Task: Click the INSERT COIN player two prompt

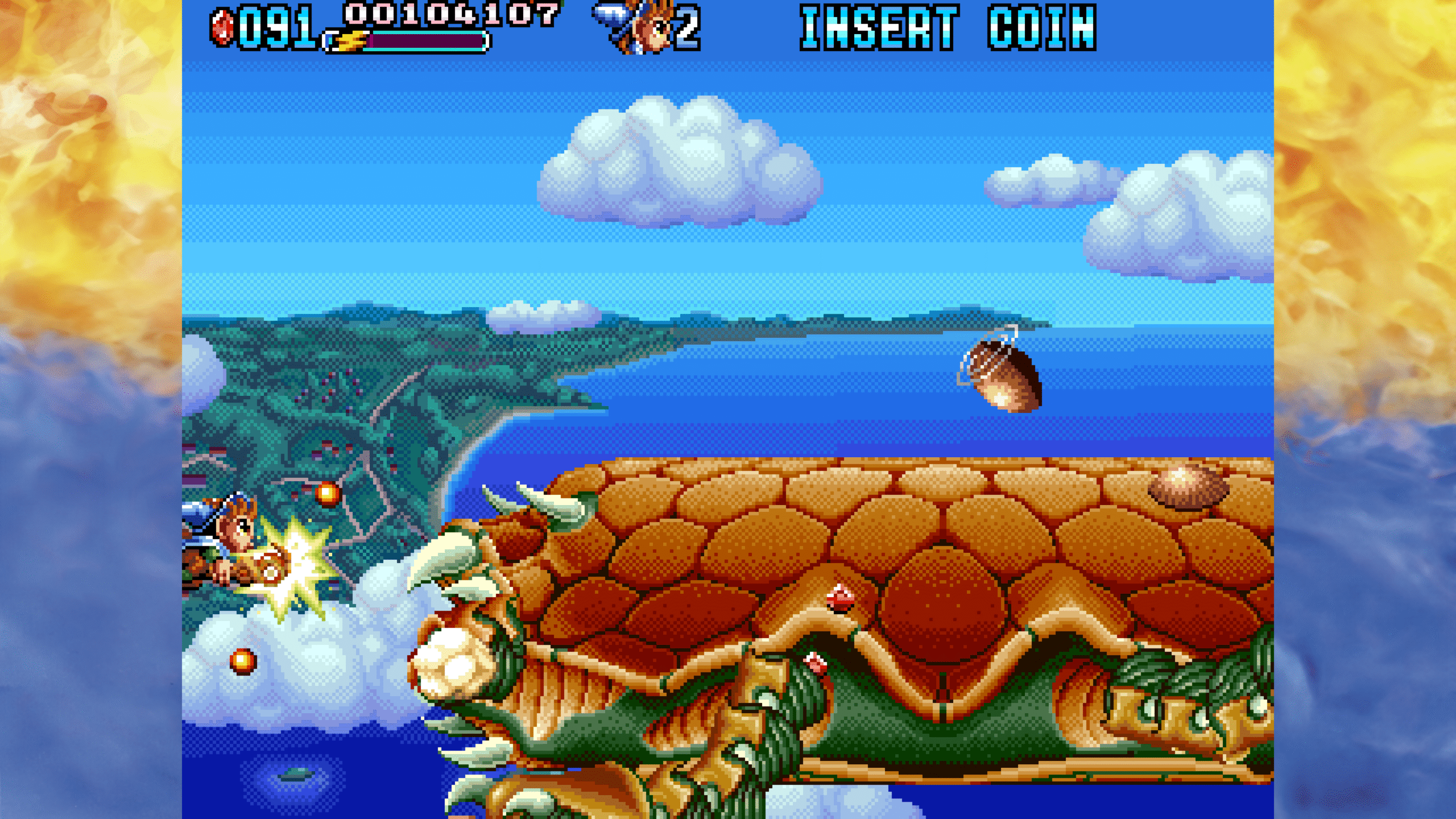Action: click(x=948, y=28)
